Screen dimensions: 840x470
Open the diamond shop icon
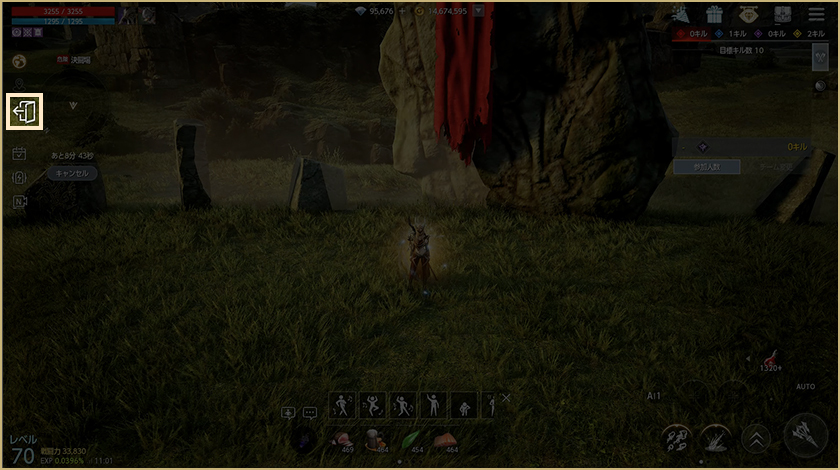[x=748, y=14]
